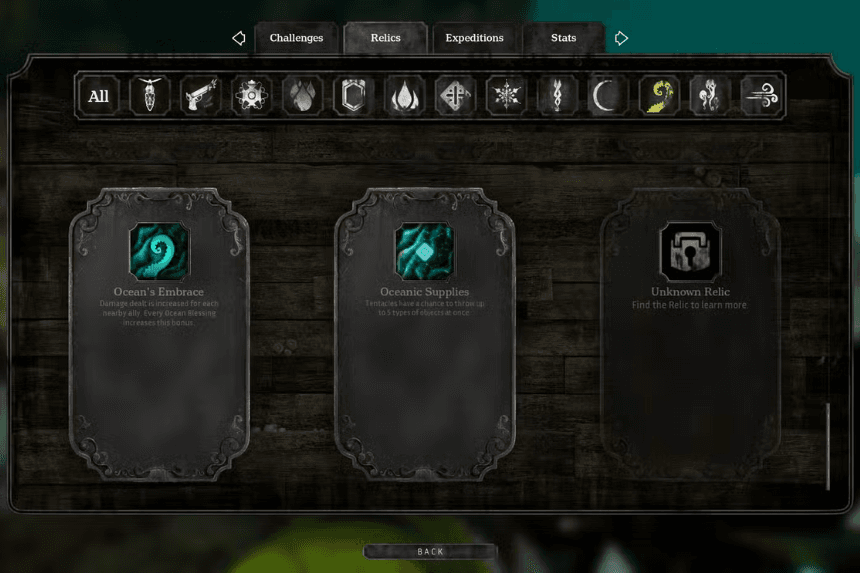Screen dimensions: 860x573
Task: Choose the yellow tentacle relic filter
Action: pos(659,96)
